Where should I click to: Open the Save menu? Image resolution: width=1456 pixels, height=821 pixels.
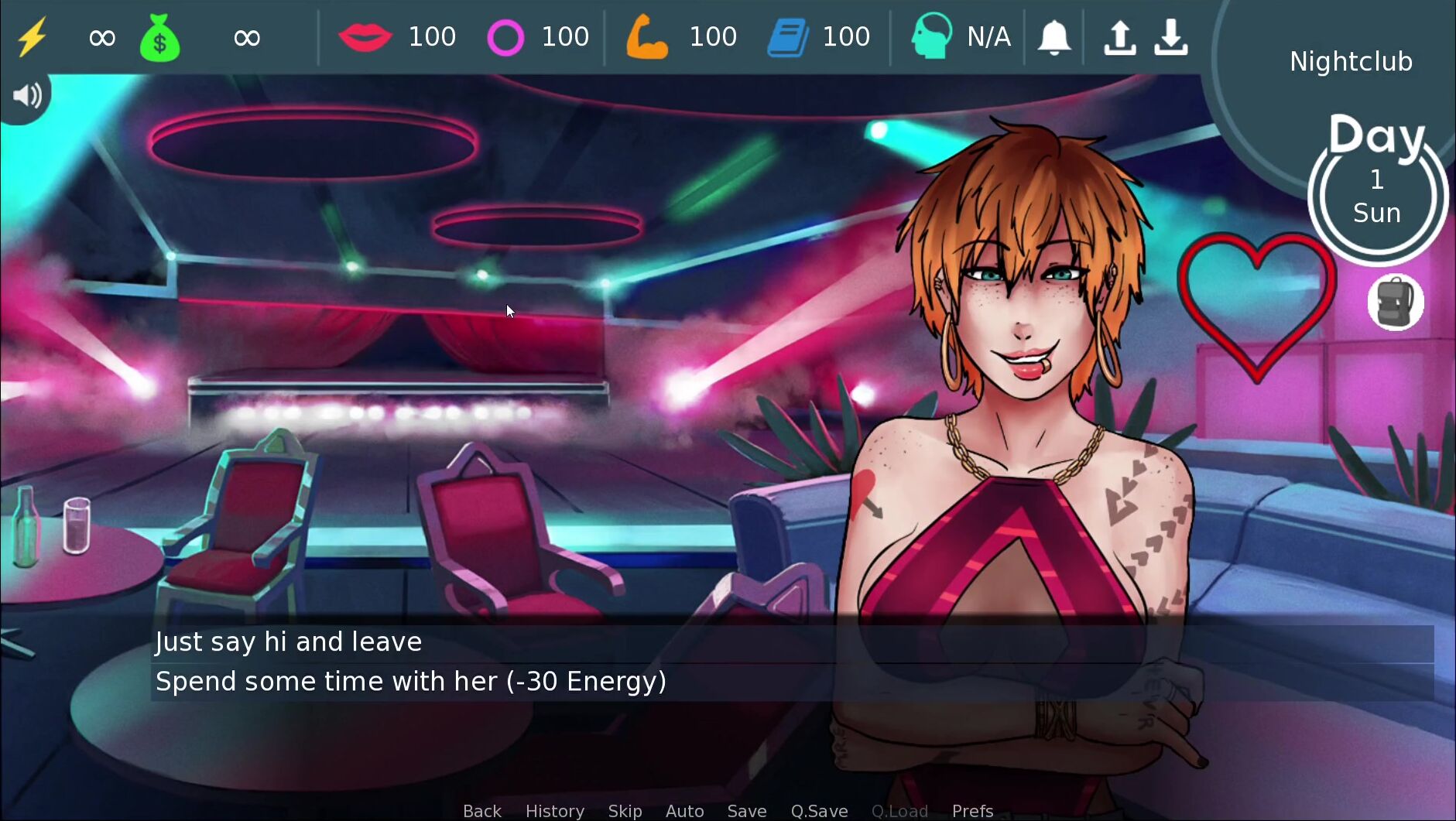pos(746,810)
